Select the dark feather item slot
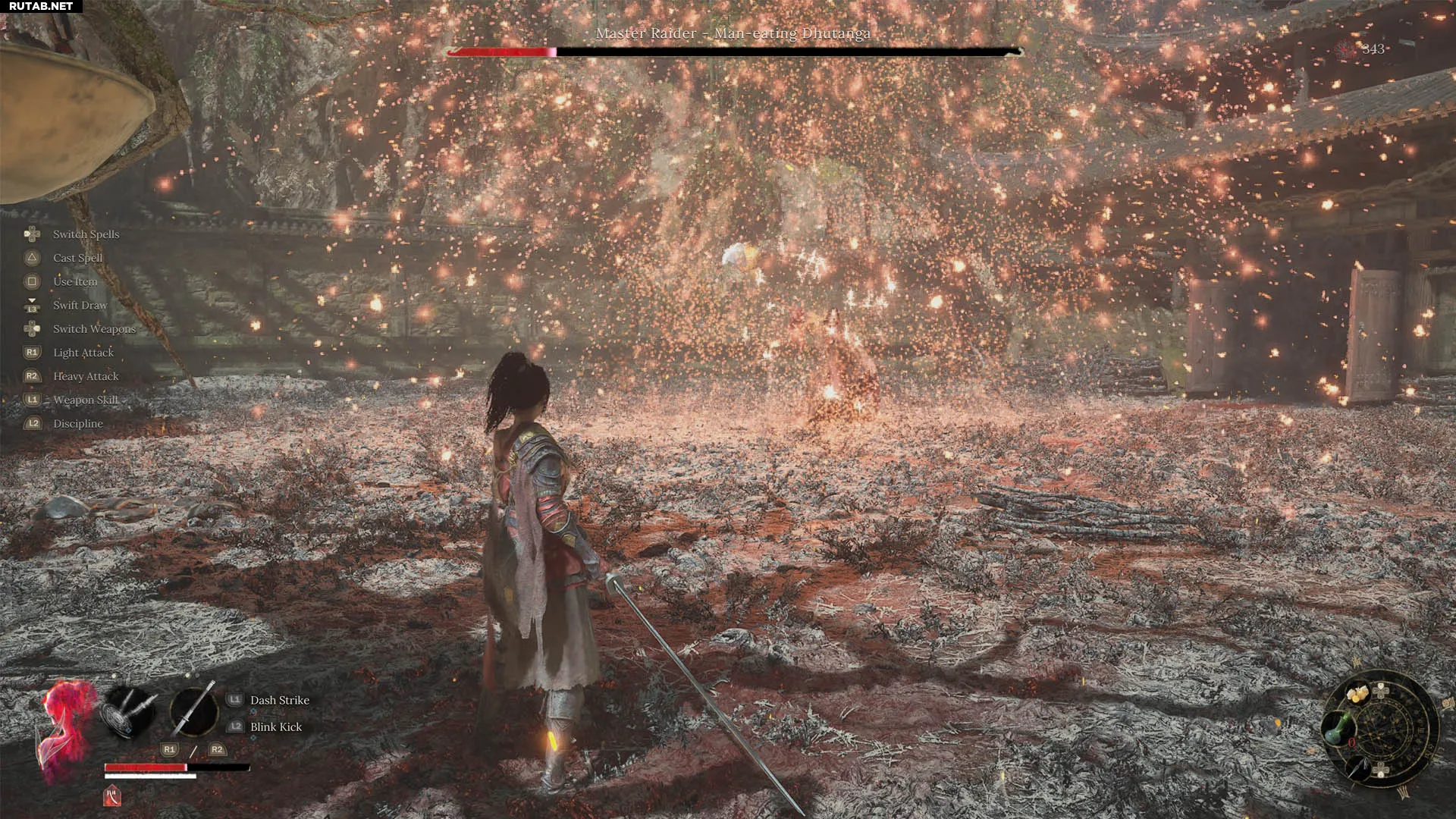 1359,768
